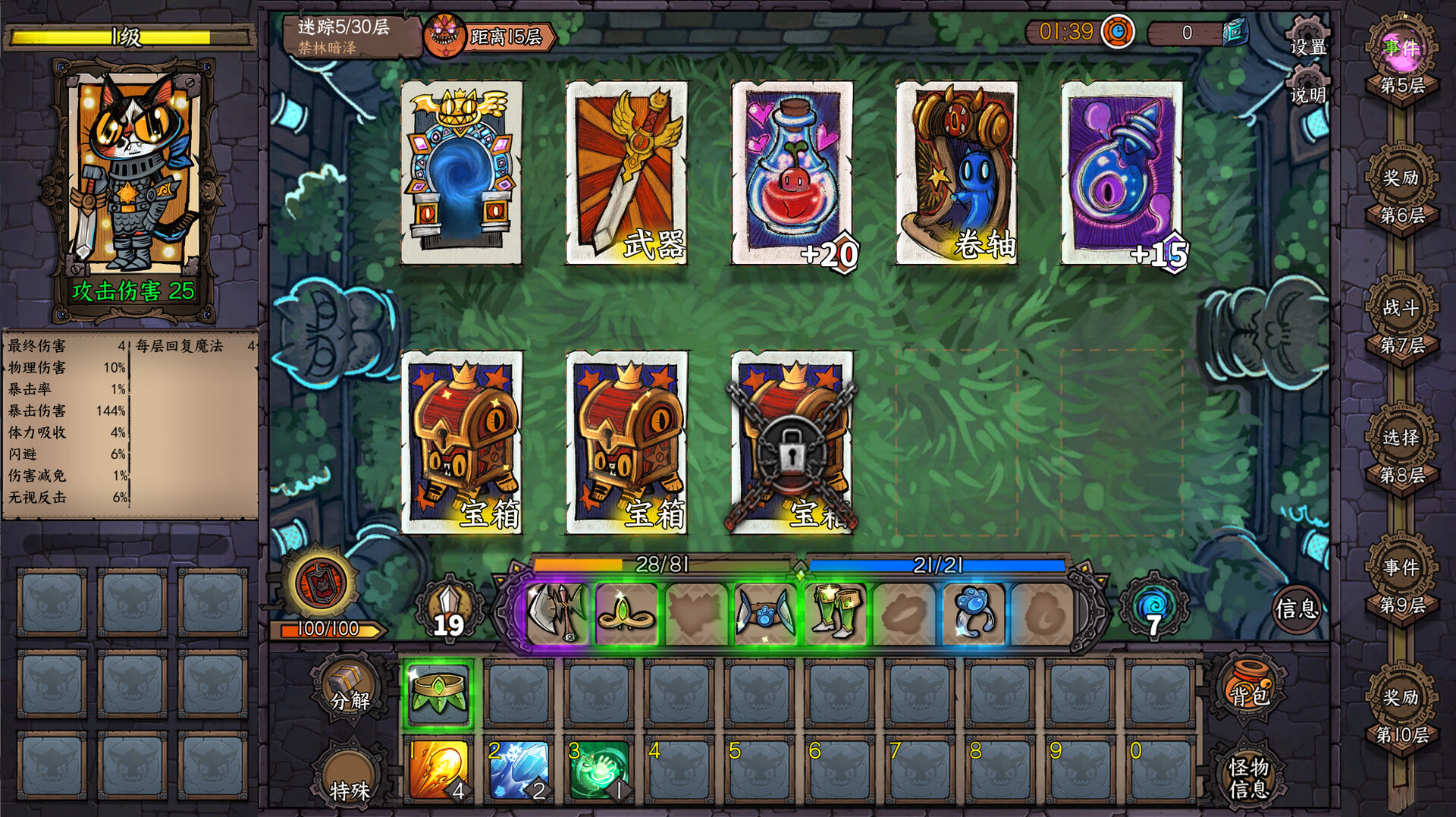Pick the +20 potion card
The width and height of the screenshot is (1456, 817).
[x=791, y=173]
